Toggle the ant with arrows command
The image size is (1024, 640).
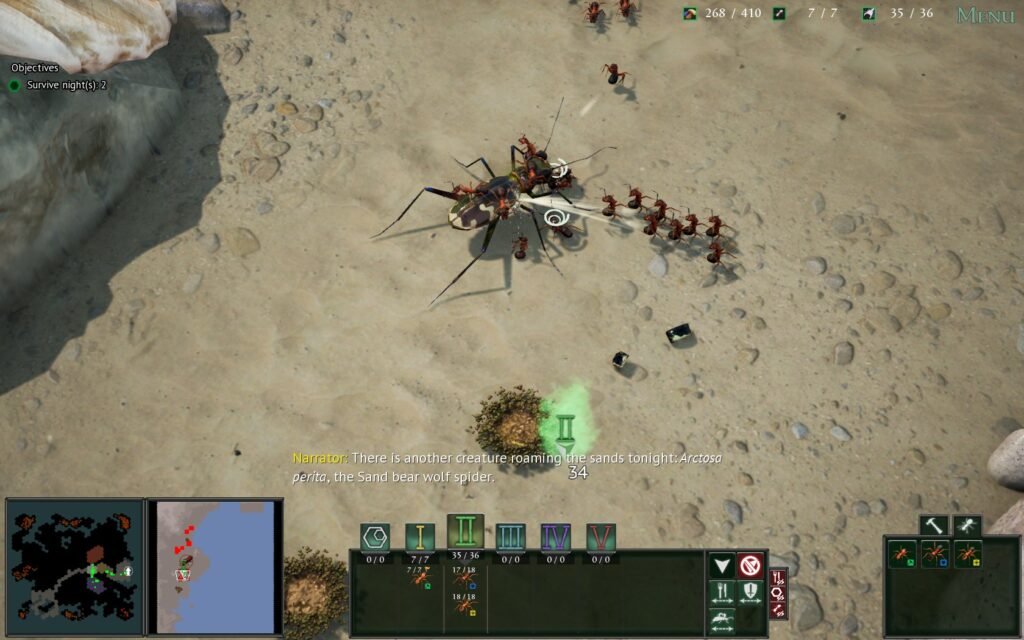[721, 620]
